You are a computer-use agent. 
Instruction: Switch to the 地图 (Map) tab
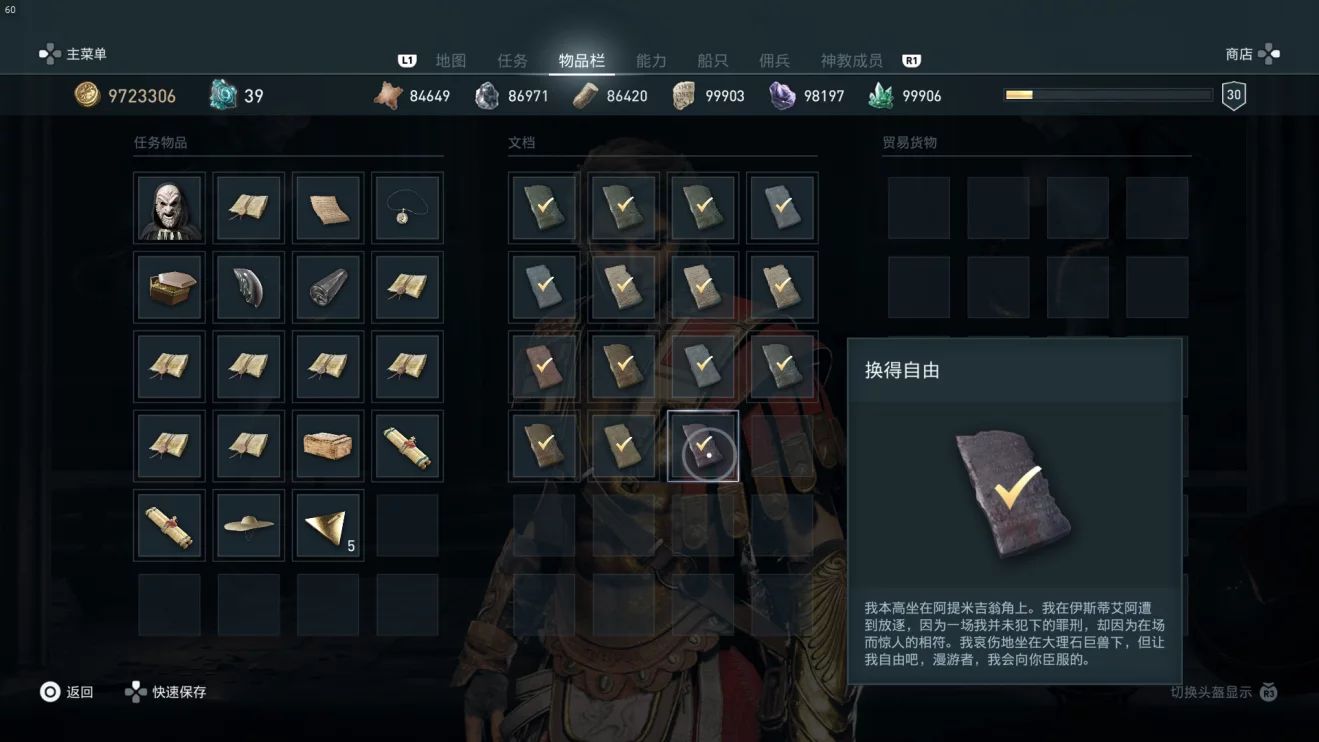[x=451, y=61]
